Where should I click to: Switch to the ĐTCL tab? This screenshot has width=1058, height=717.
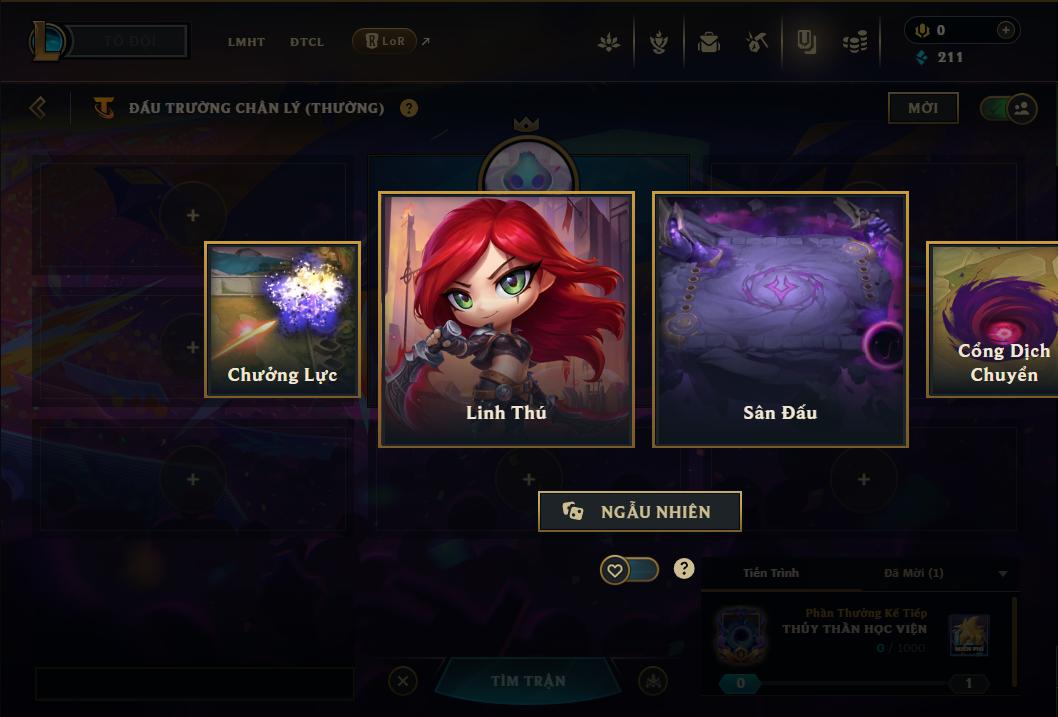coord(307,42)
